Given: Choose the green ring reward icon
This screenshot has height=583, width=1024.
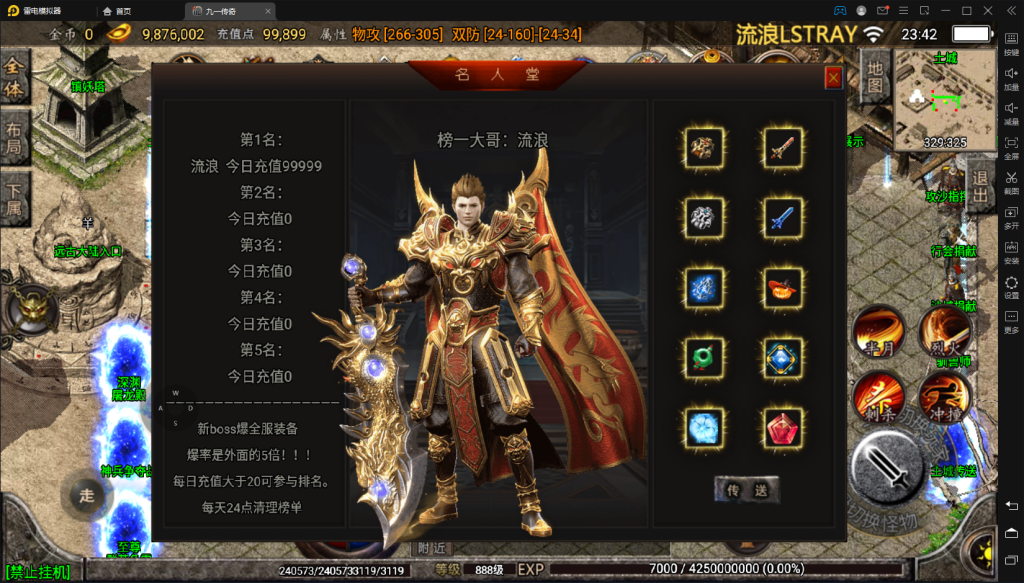Looking at the screenshot, I should coord(706,357).
